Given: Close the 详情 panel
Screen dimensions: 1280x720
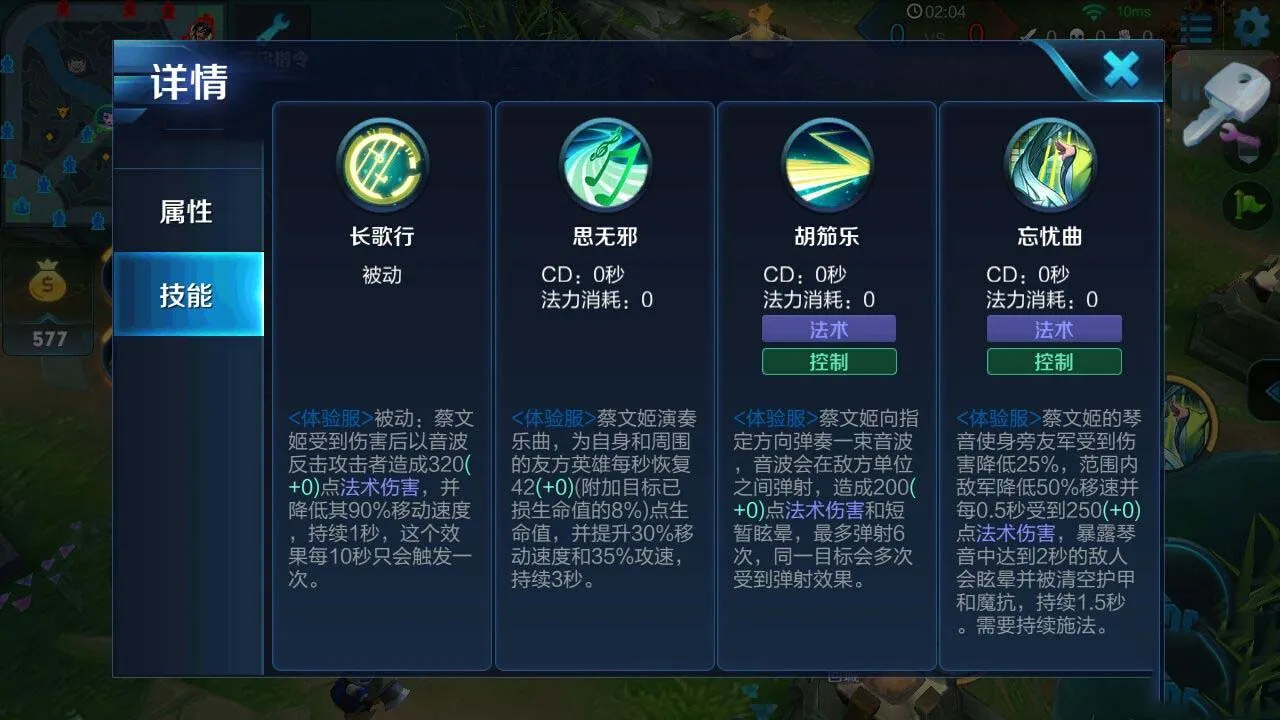Looking at the screenshot, I should point(1120,70).
